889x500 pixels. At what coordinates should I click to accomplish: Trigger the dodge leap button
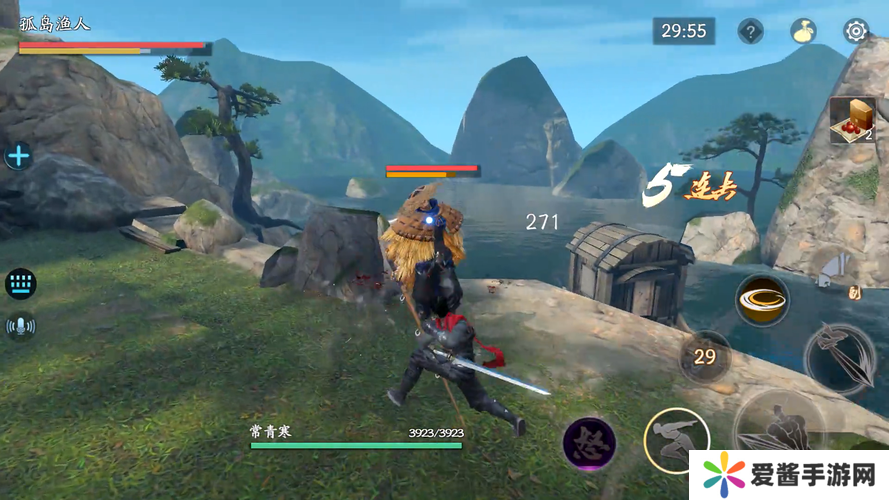pos(676,440)
